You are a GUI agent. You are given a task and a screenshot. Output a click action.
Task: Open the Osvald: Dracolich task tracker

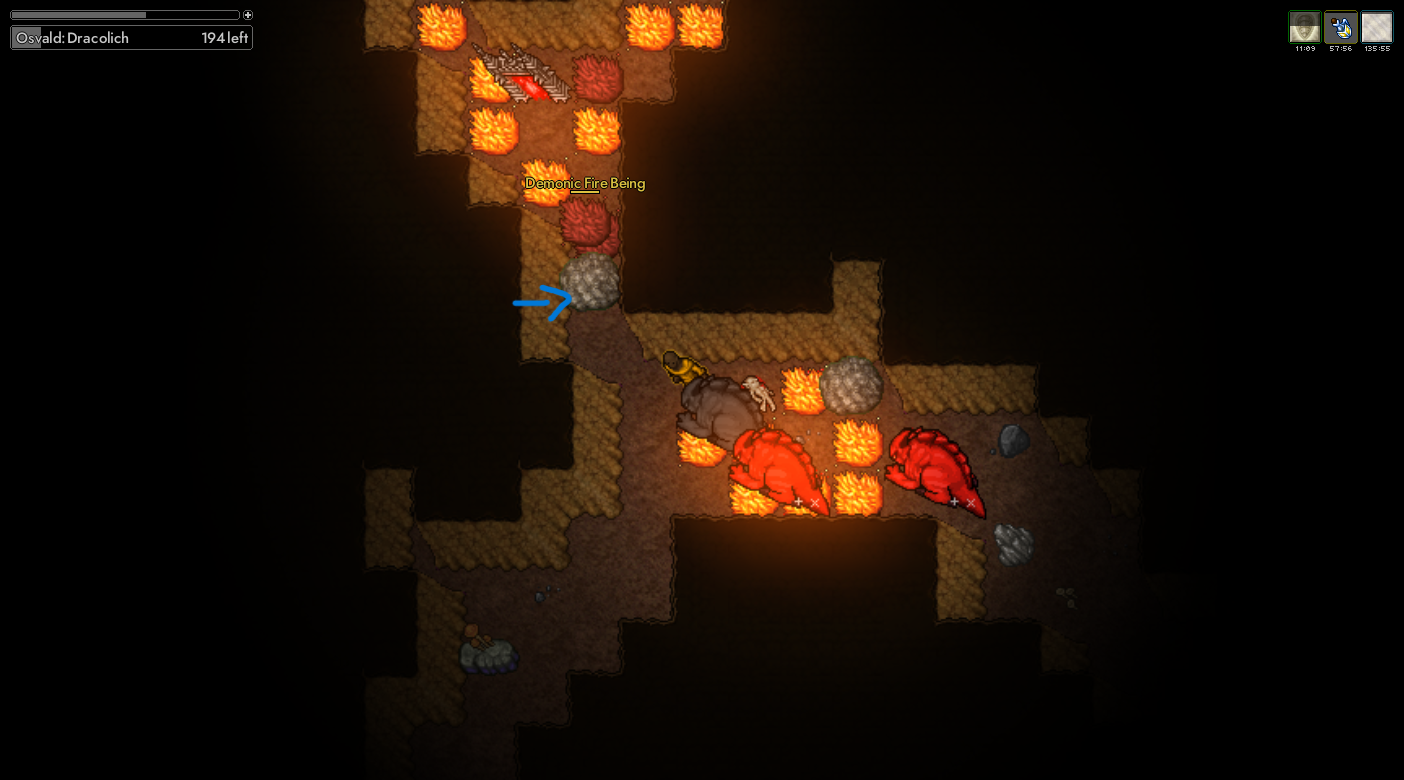point(131,38)
